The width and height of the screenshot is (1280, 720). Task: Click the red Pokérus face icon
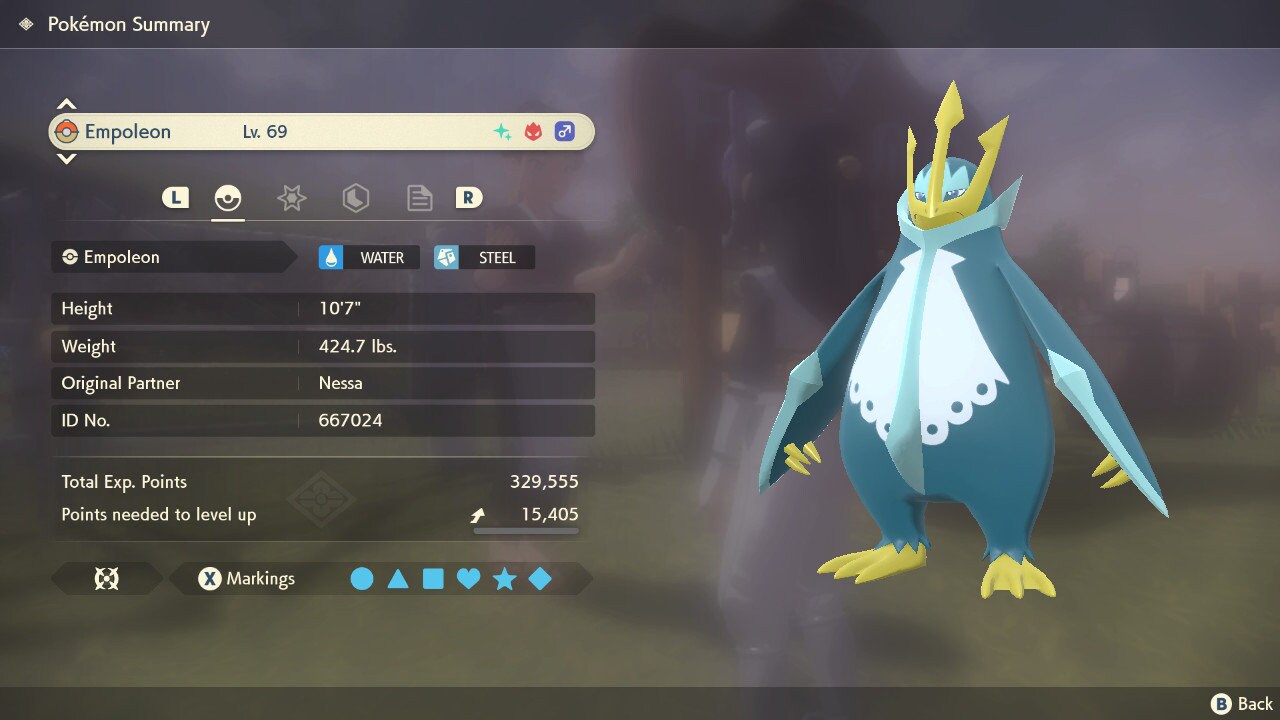pos(534,131)
